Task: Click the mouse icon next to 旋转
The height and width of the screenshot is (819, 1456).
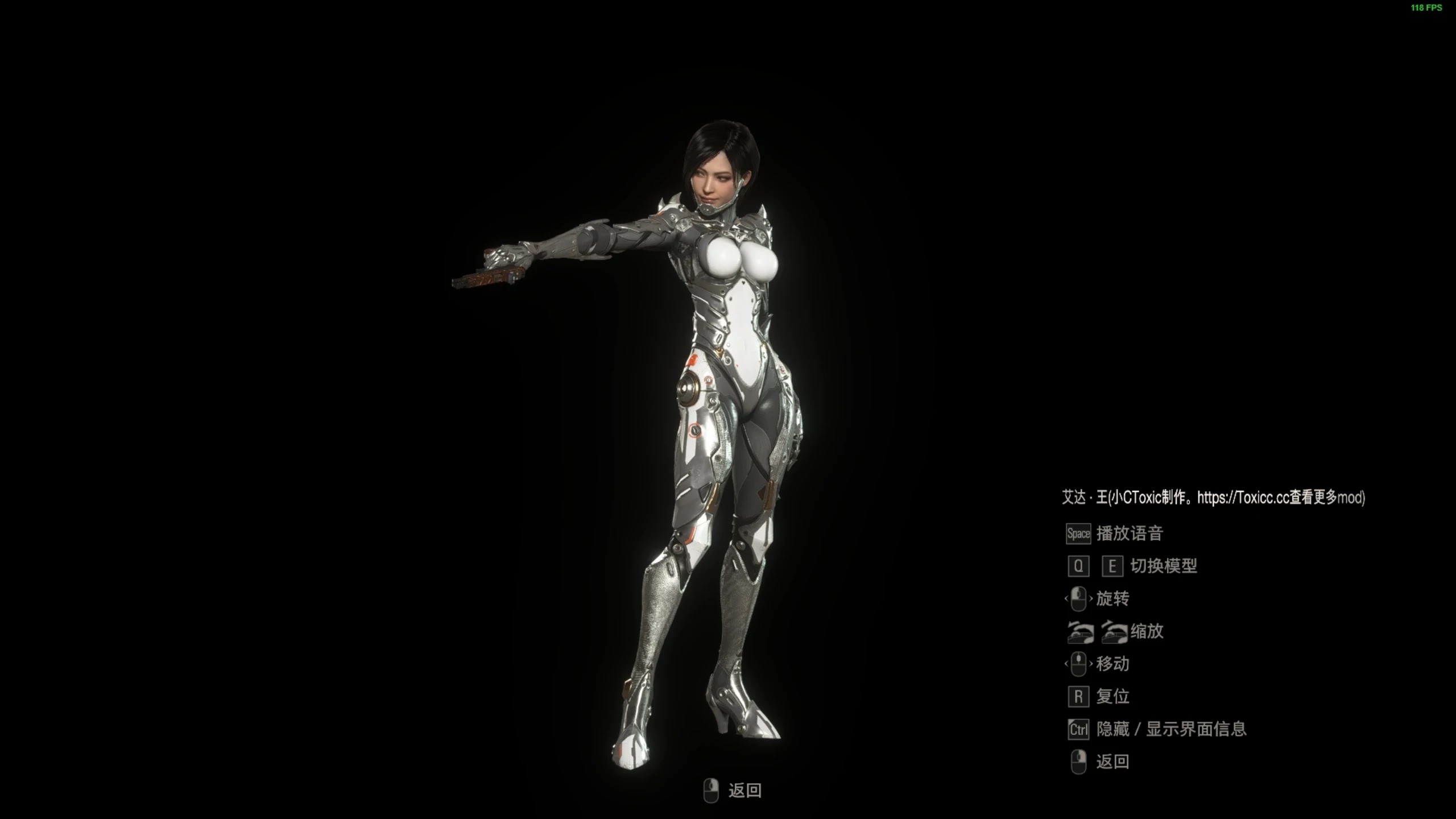Action: point(1078,599)
